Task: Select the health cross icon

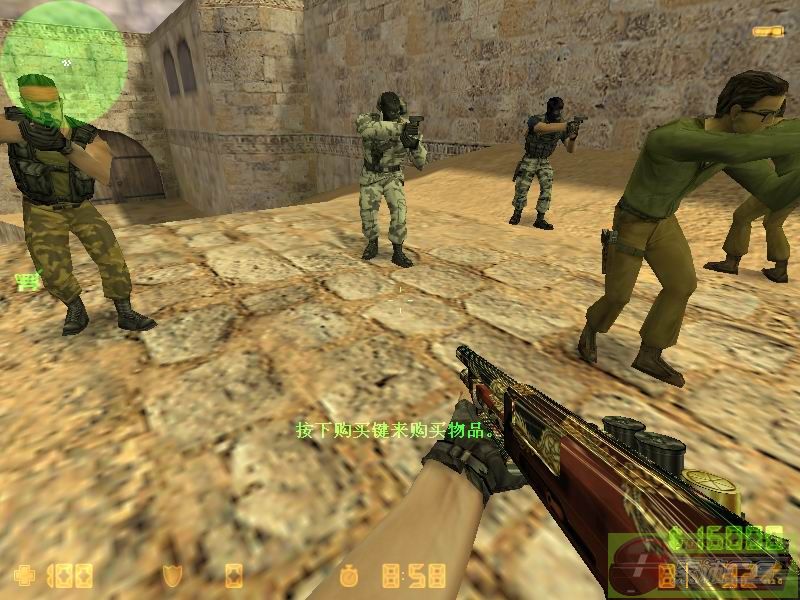Action: click(x=23, y=576)
